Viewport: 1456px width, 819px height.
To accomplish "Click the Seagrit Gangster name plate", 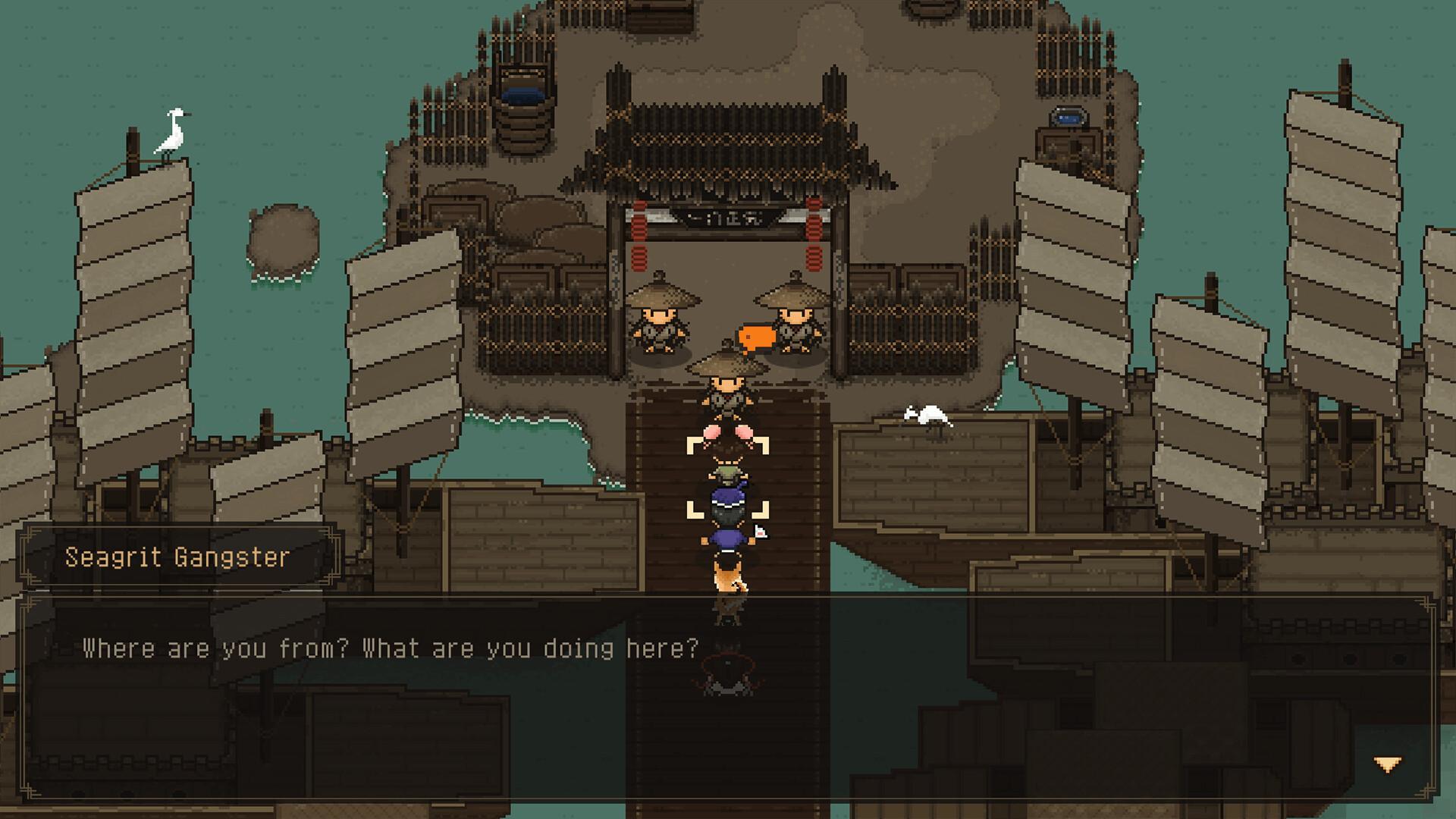I will pos(178,557).
